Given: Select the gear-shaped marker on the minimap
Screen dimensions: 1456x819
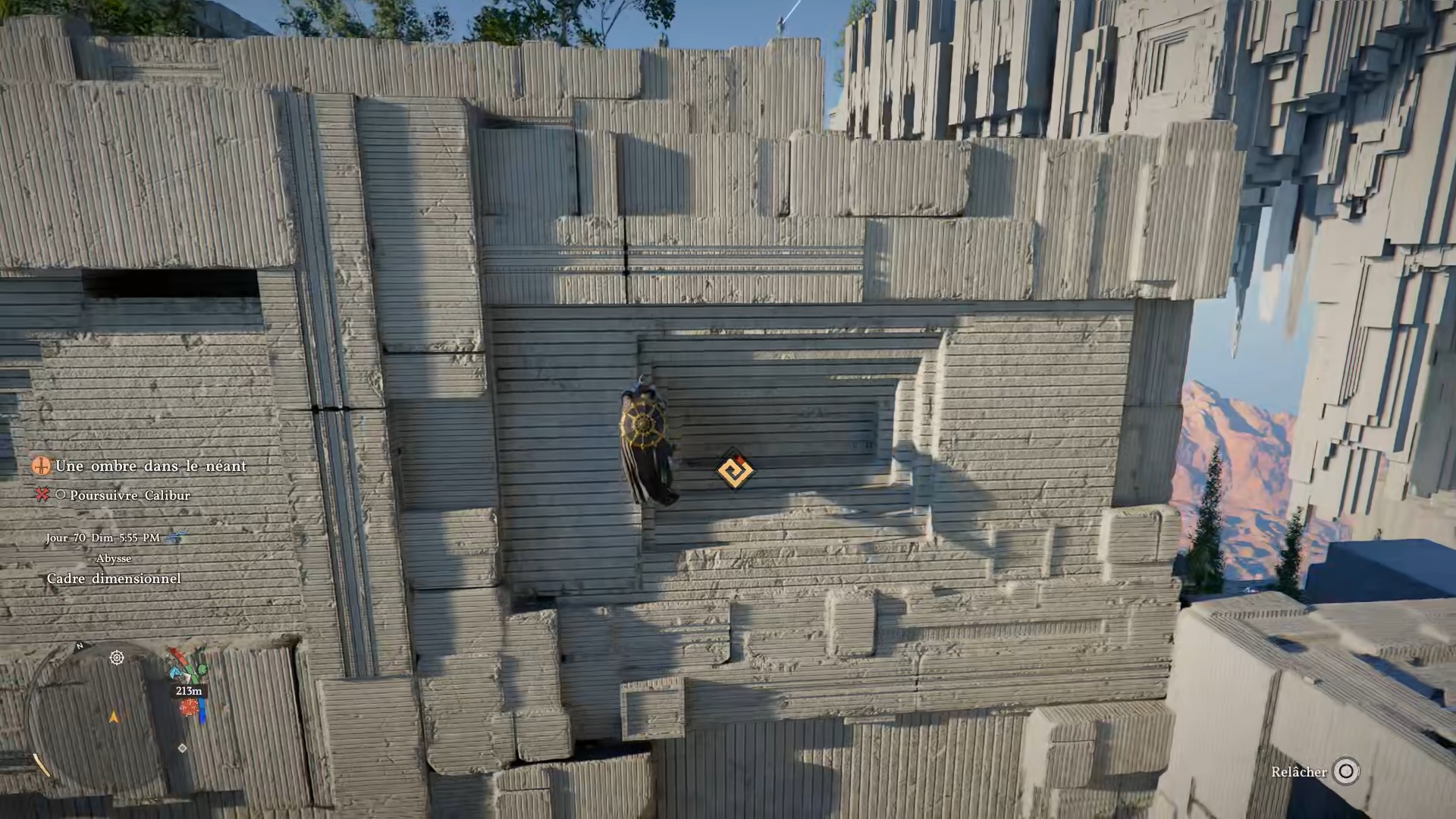Looking at the screenshot, I should tap(117, 657).
